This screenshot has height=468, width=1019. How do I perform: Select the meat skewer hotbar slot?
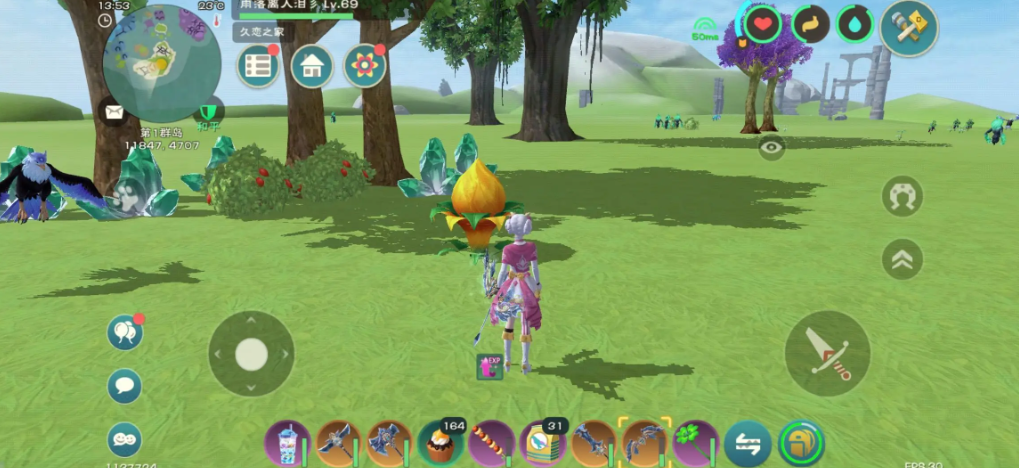pos(491,442)
